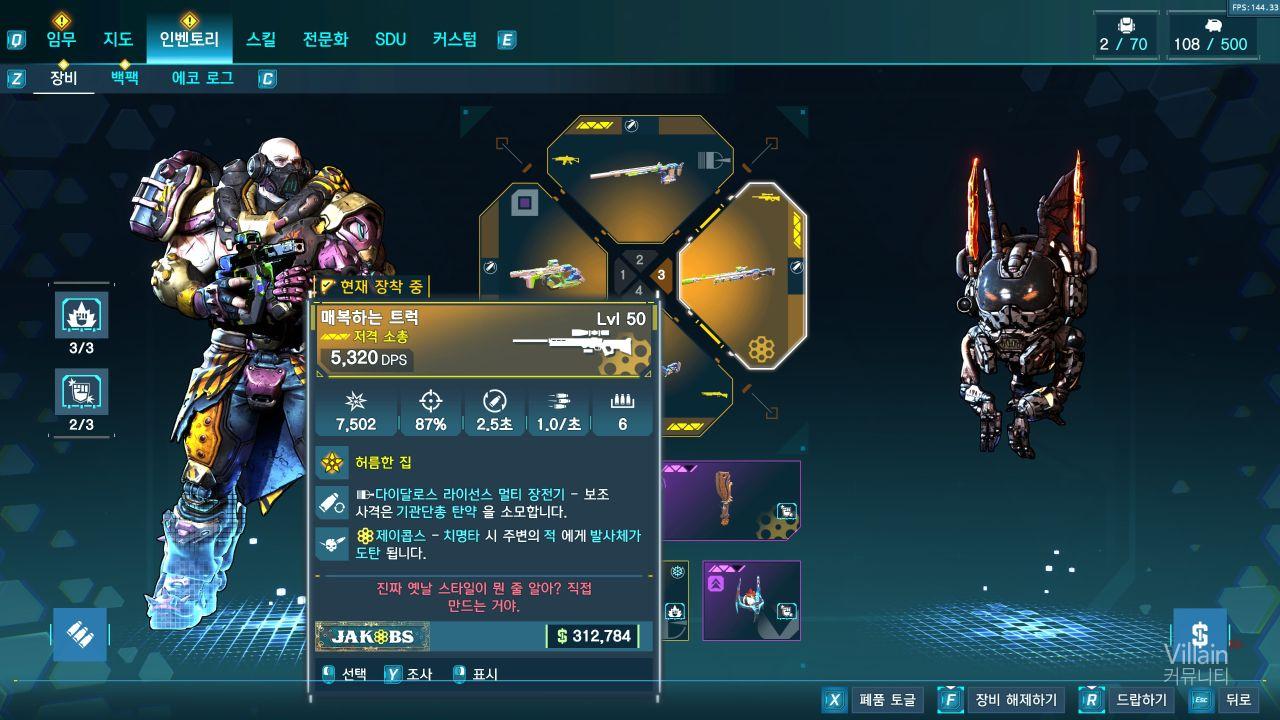Open the 임무 (Missions) tab
Viewport: 1280px width, 720px height.
point(61,40)
